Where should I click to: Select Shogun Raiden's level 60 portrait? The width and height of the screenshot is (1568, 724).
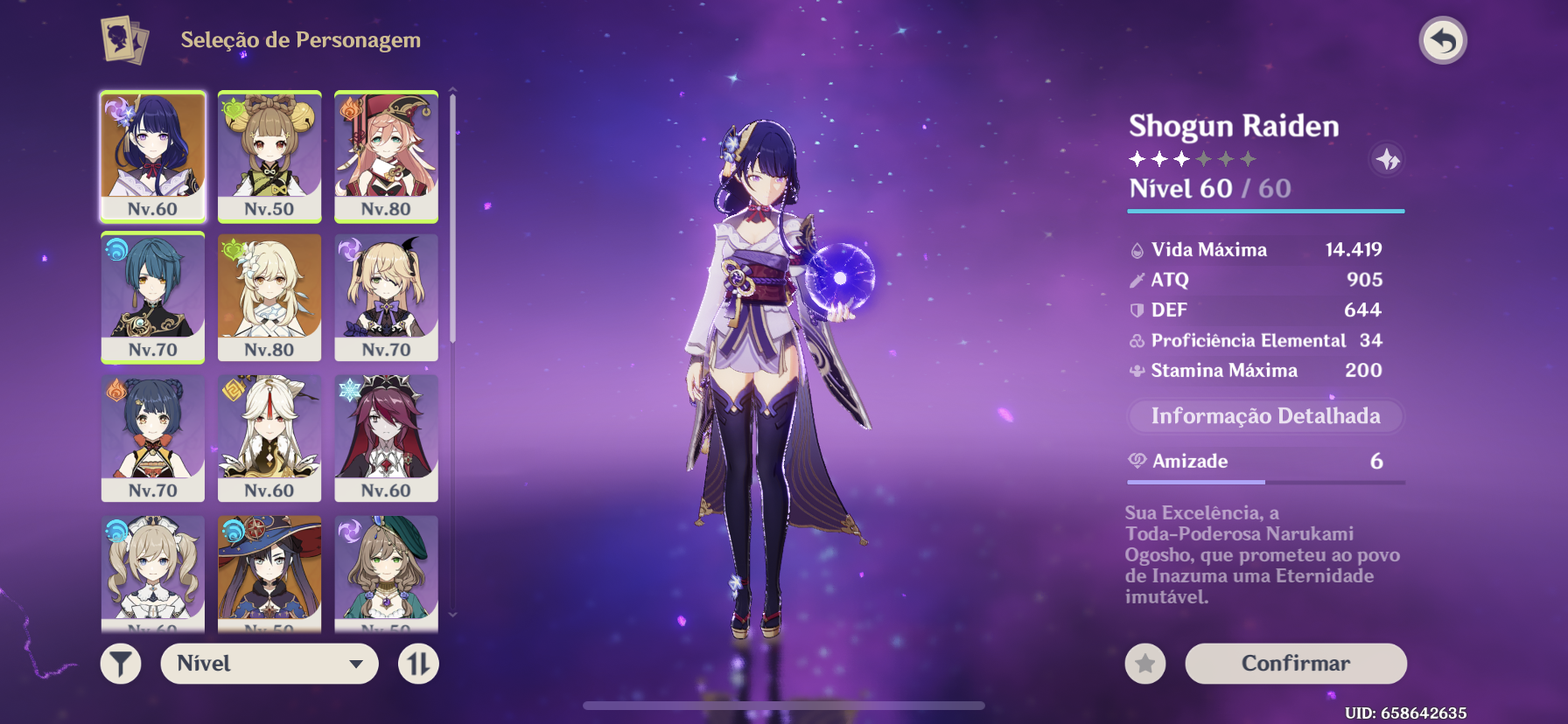[153, 156]
